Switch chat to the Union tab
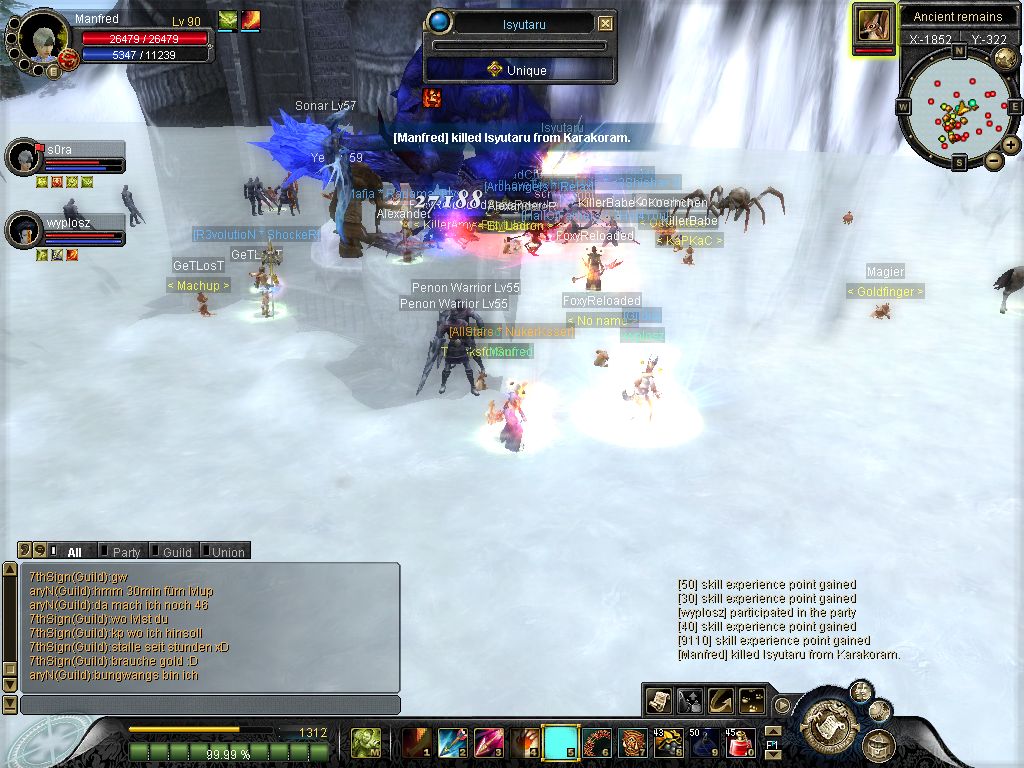 pyautogui.click(x=227, y=552)
